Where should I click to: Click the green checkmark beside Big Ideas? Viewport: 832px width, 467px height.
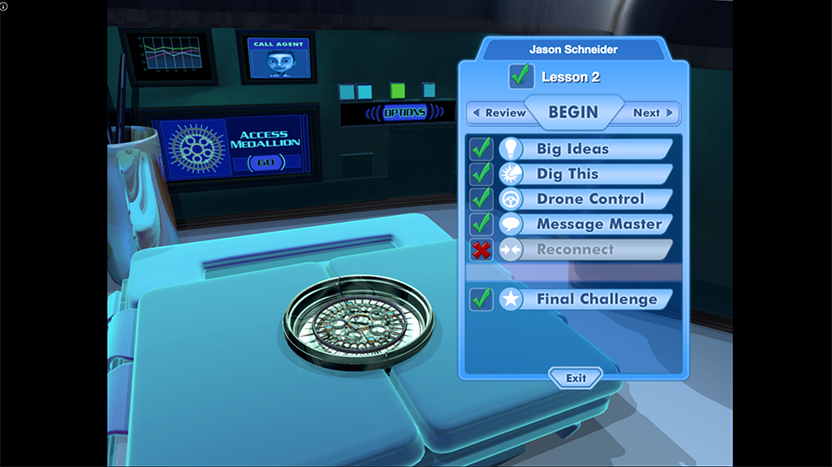click(x=482, y=149)
